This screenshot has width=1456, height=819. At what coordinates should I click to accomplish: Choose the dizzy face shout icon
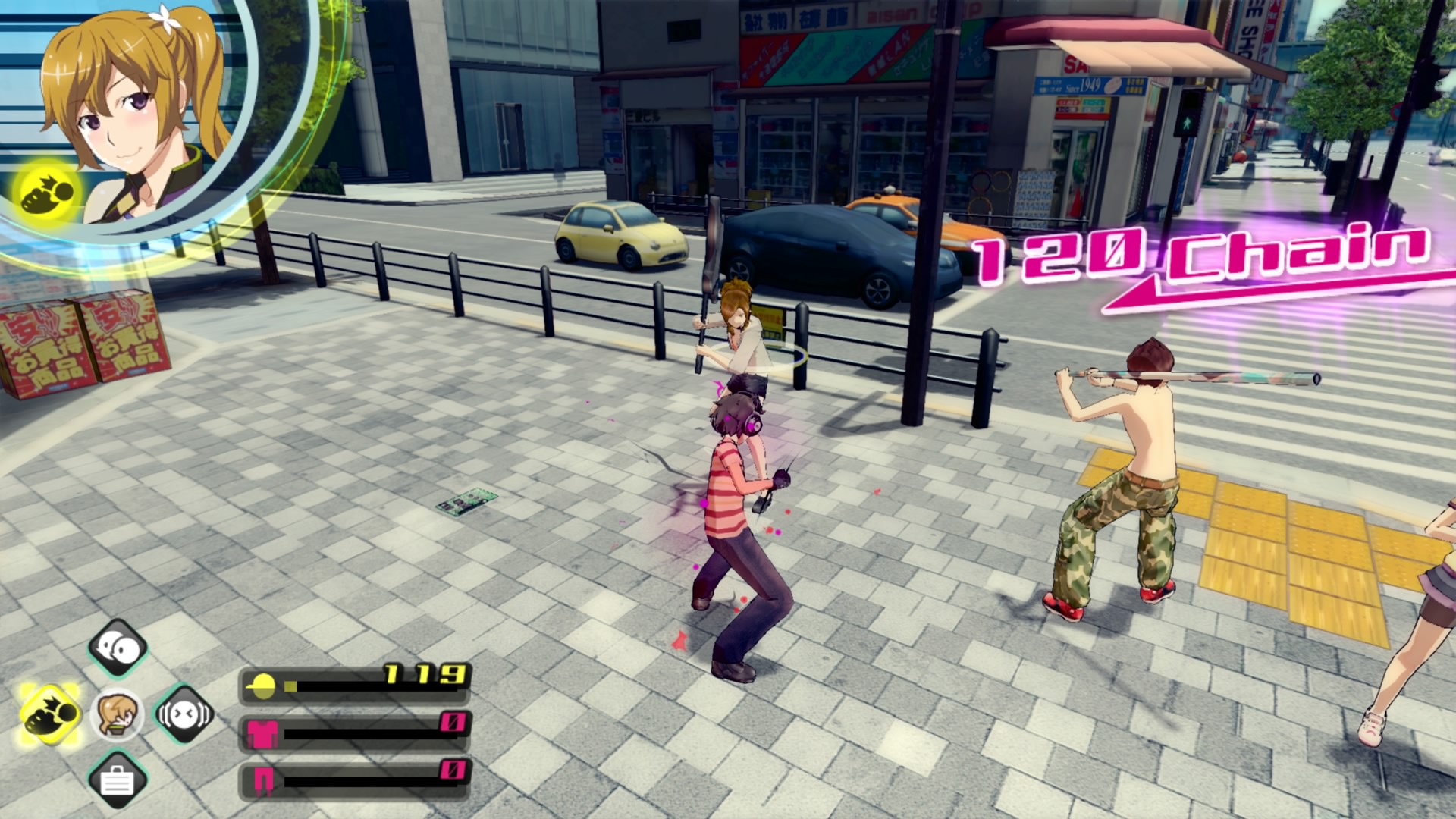point(184,714)
